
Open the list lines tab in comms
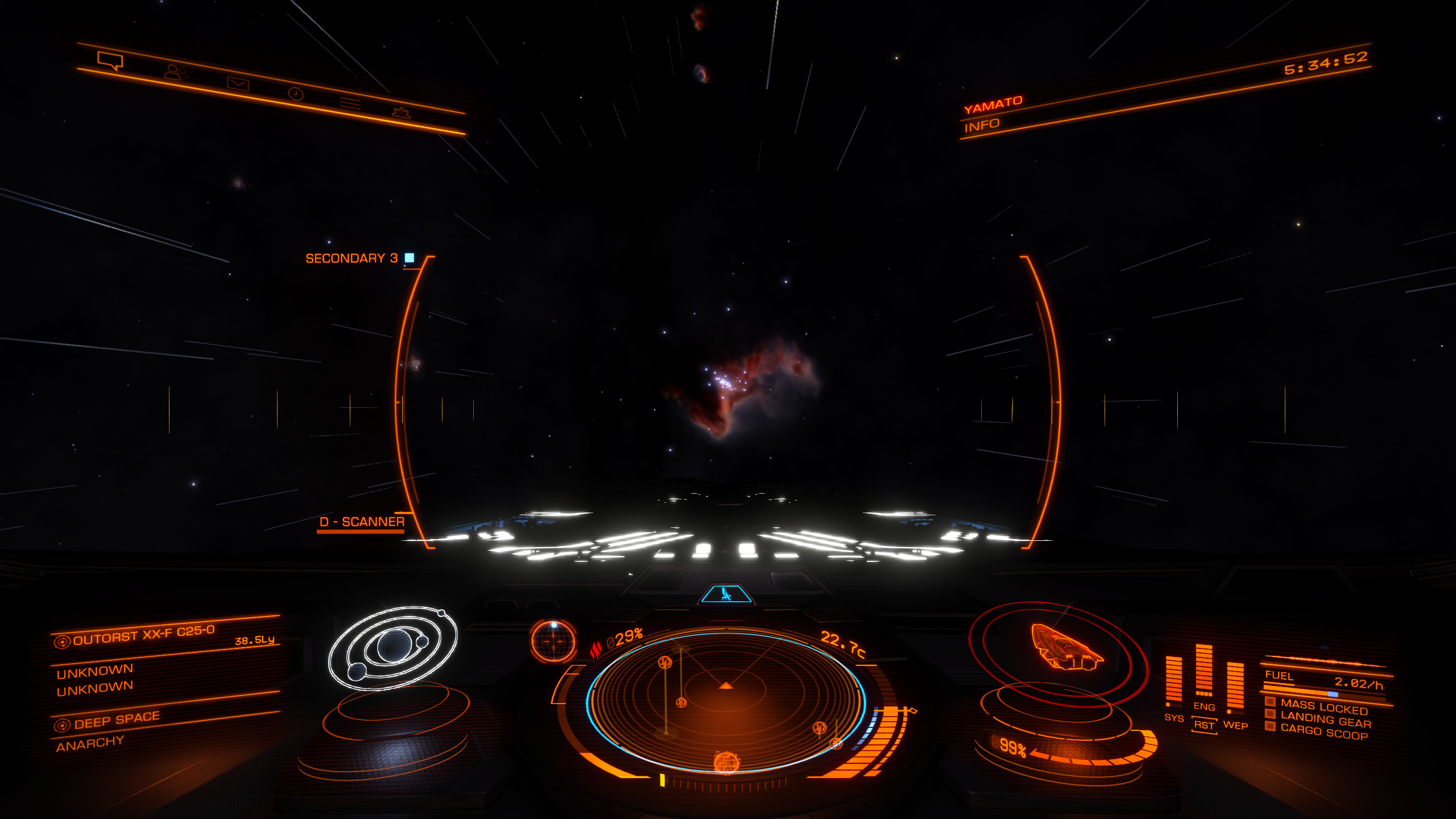click(x=350, y=104)
